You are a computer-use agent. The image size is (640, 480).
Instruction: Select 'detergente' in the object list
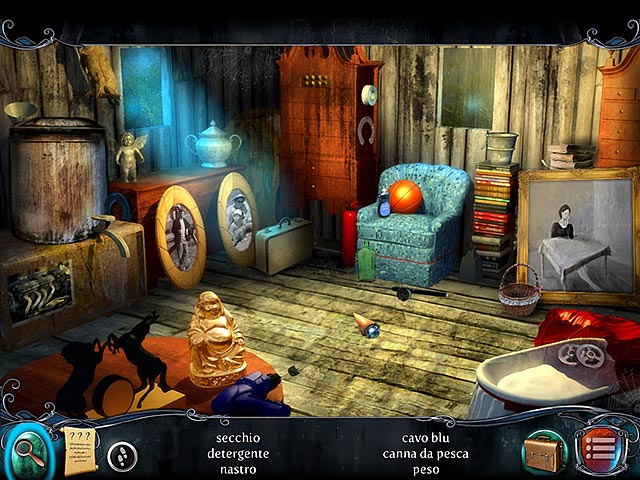click(237, 454)
